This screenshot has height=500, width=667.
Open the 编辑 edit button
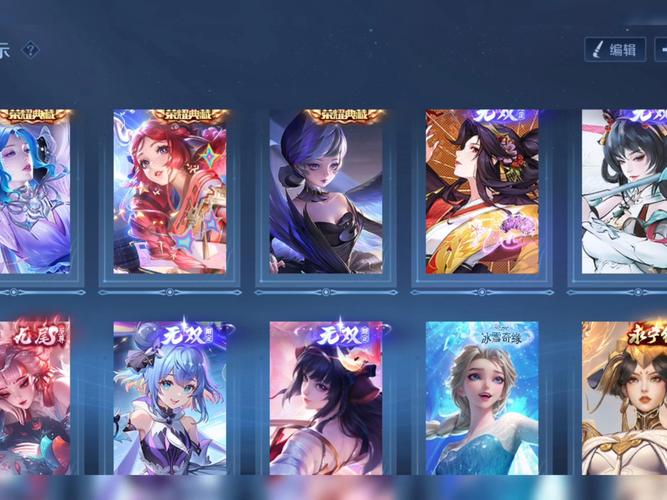[x=614, y=49]
